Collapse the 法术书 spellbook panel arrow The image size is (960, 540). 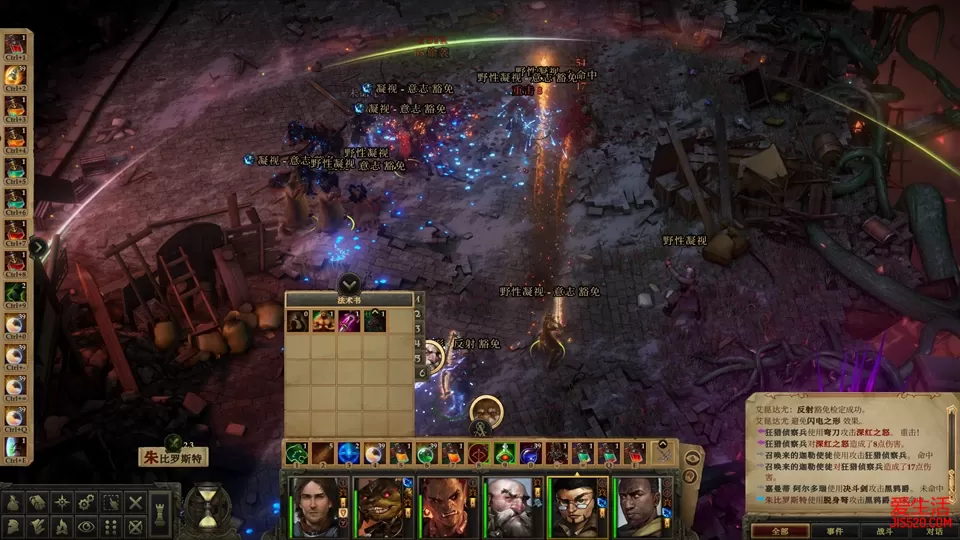pyautogui.click(x=349, y=284)
